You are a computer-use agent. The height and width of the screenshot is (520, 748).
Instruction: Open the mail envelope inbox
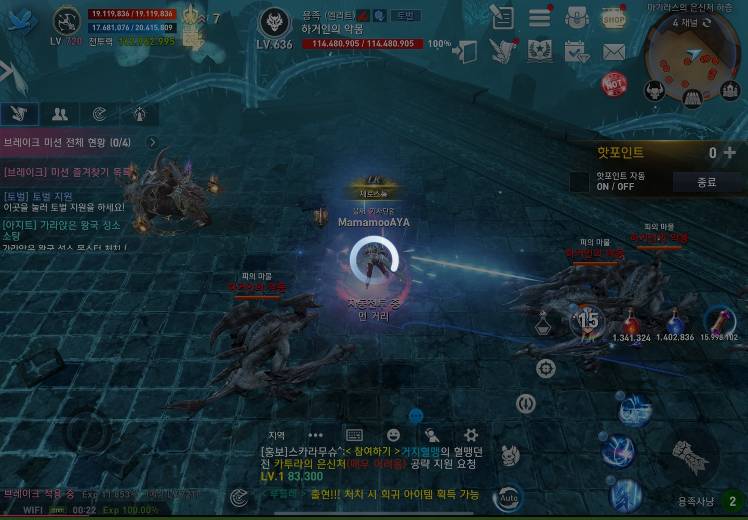pyautogui.click(x=613, y=51)
